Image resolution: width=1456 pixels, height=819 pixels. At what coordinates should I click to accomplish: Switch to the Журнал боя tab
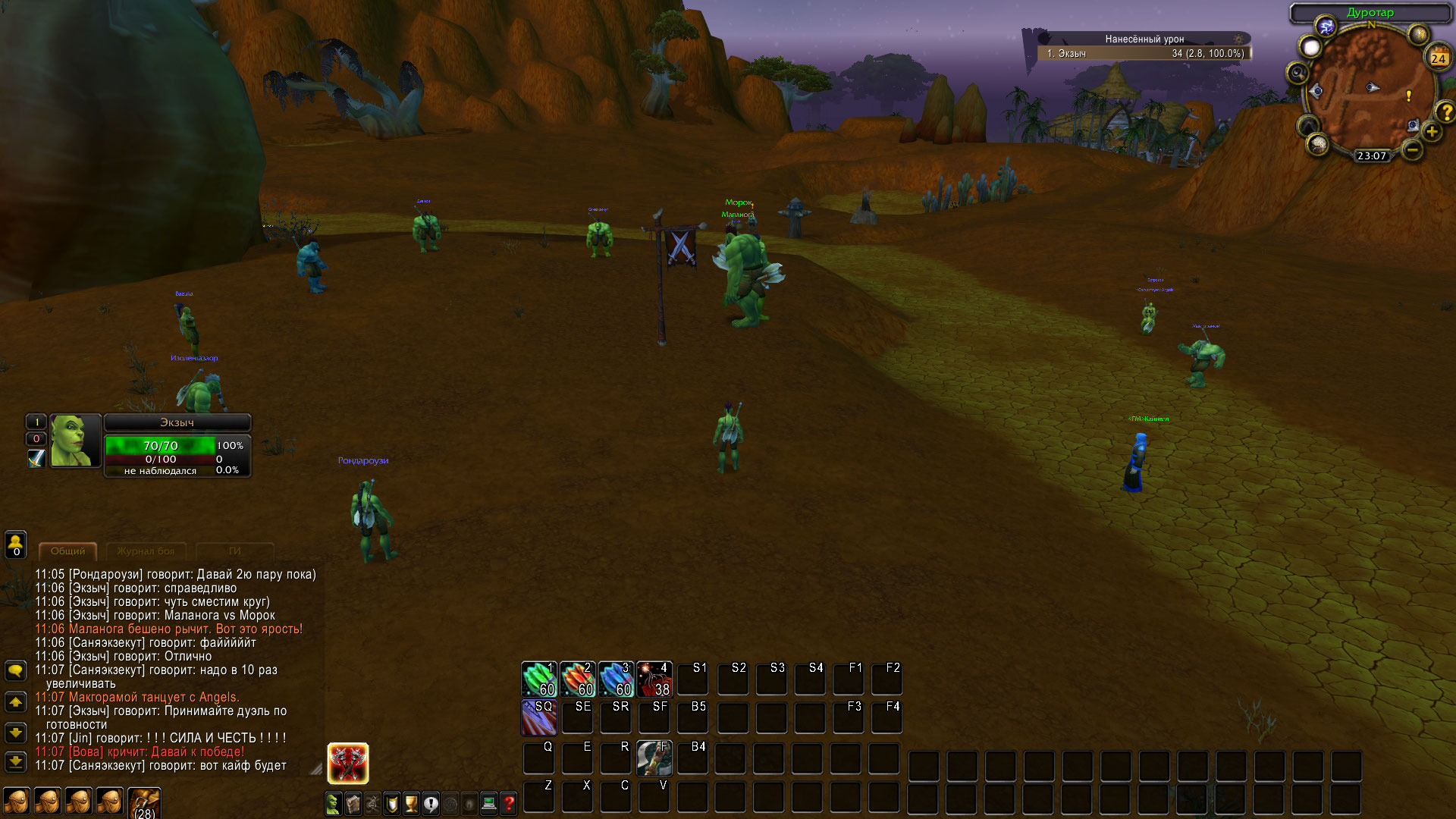click(x=146, y=551)
